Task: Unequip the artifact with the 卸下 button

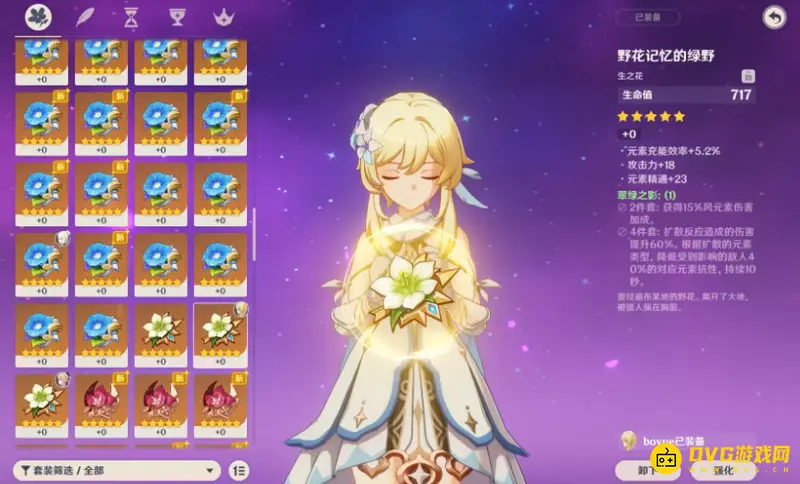Action: [x=648, y=469]
